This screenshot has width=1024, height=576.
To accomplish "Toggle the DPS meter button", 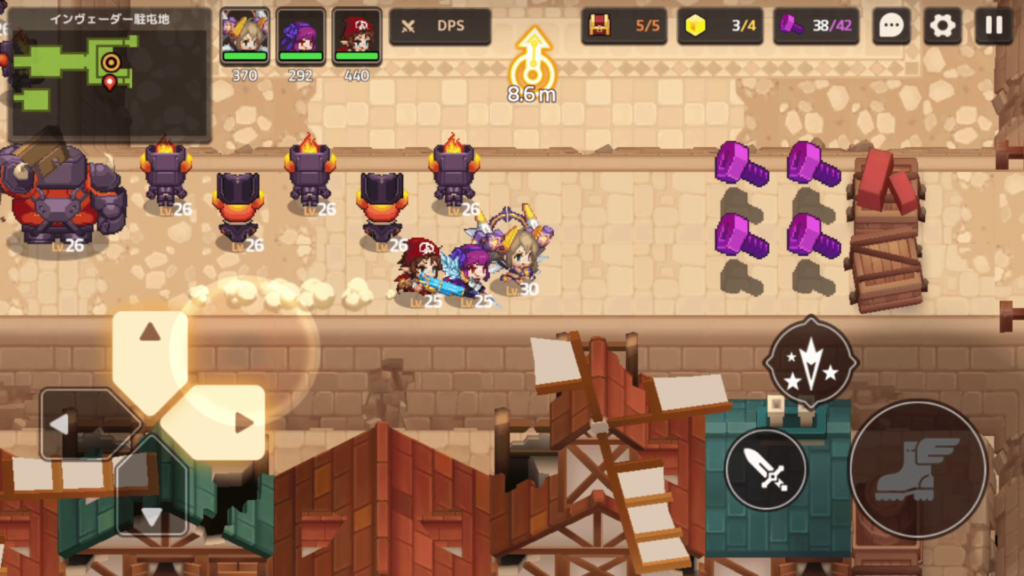I will [440, 26].
